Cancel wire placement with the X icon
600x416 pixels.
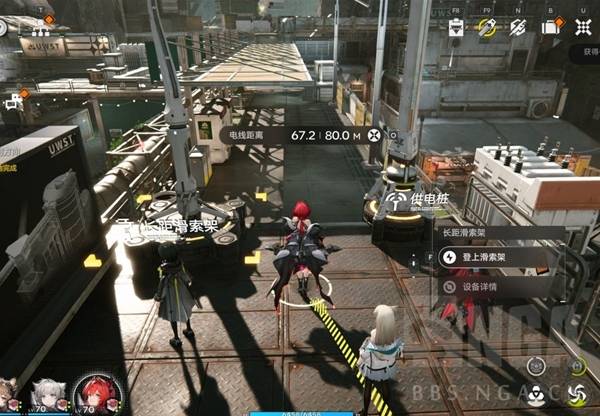[375, 135]
